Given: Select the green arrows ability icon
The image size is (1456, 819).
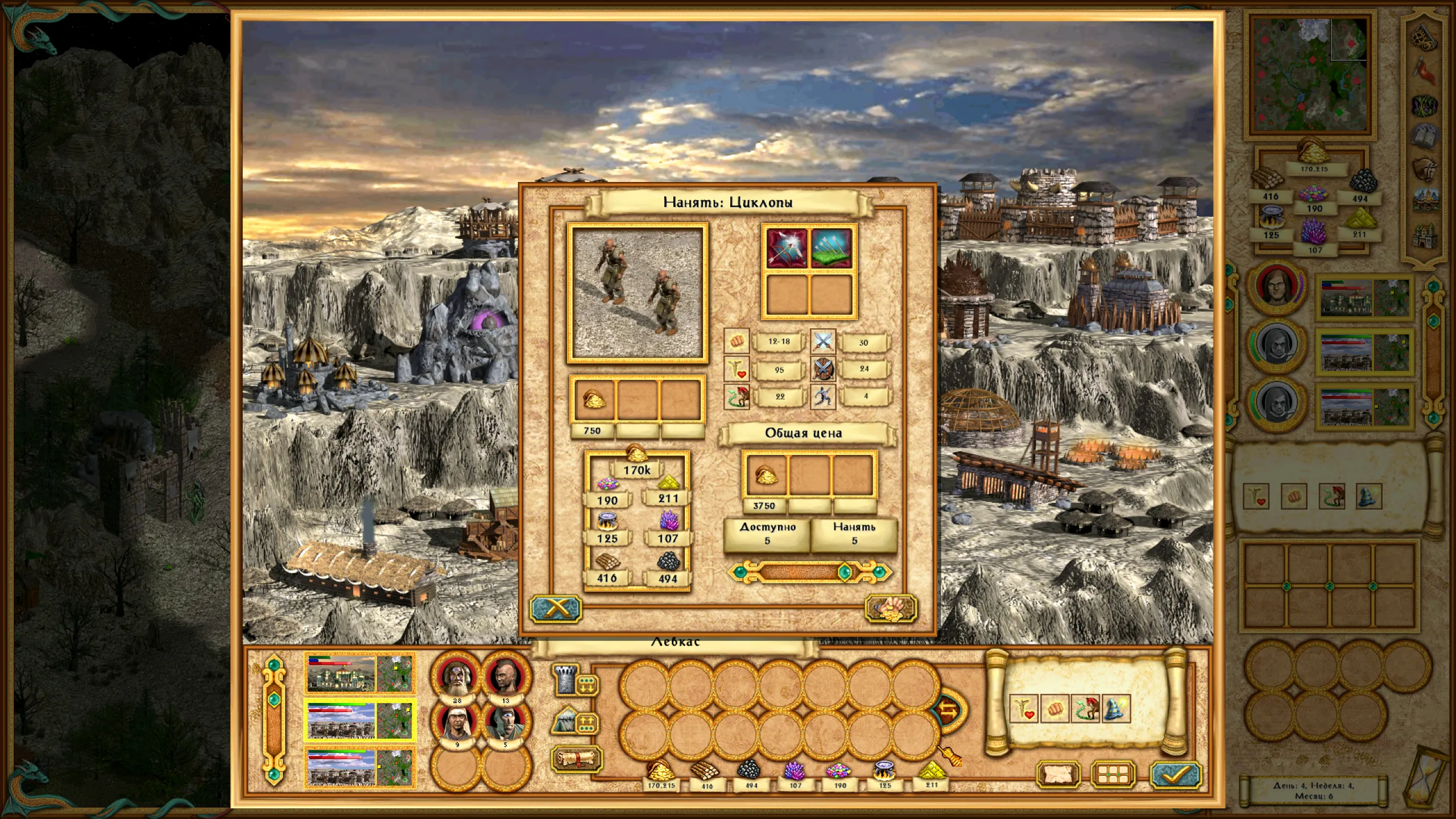Looking at the screenshot, I should [831, 249].
